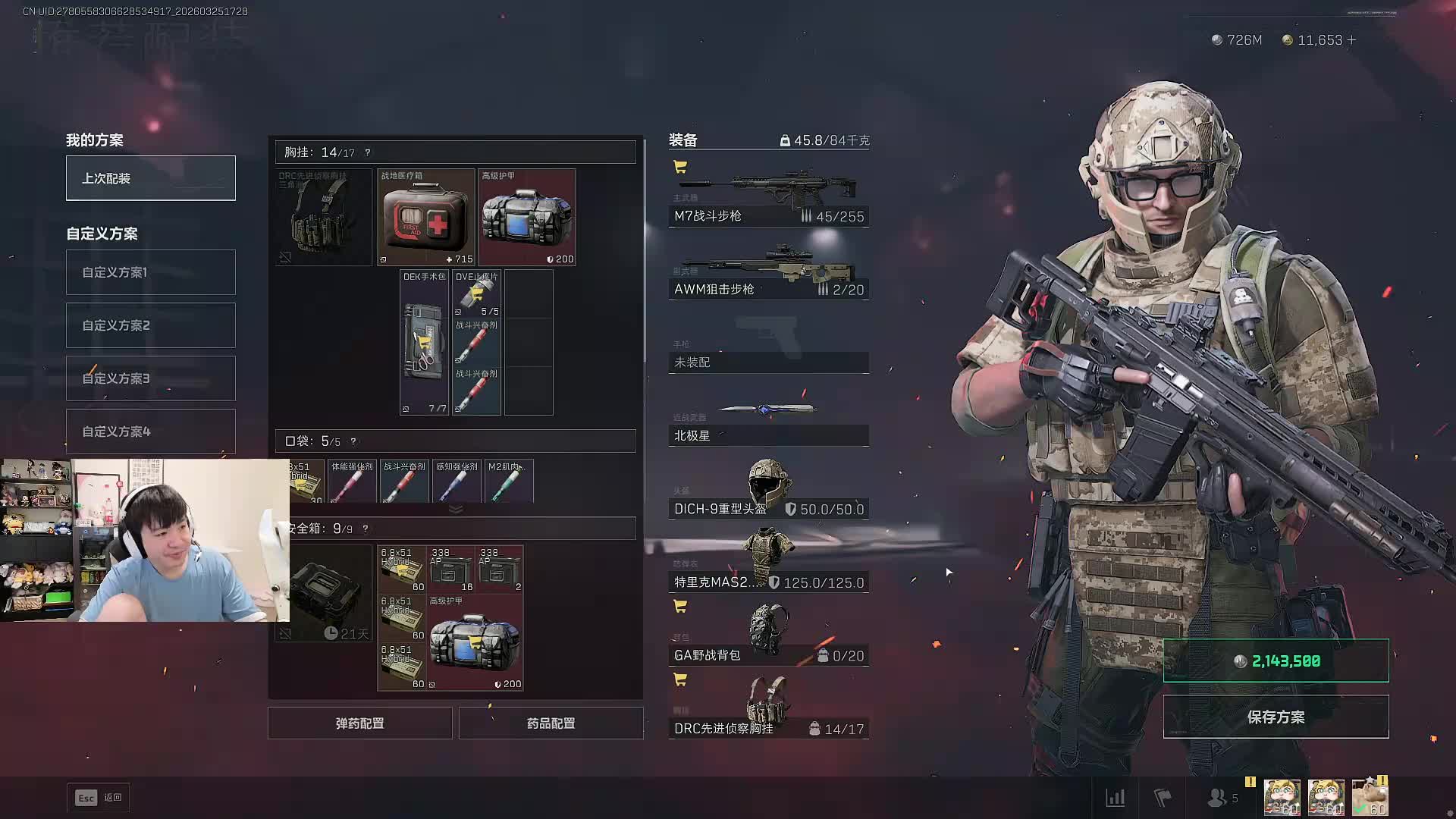The height and width of the screenshot is (819, 1456).
Task: Select the M7战斗步枪 primary weapon slot
Action: [x=768, y=199]
